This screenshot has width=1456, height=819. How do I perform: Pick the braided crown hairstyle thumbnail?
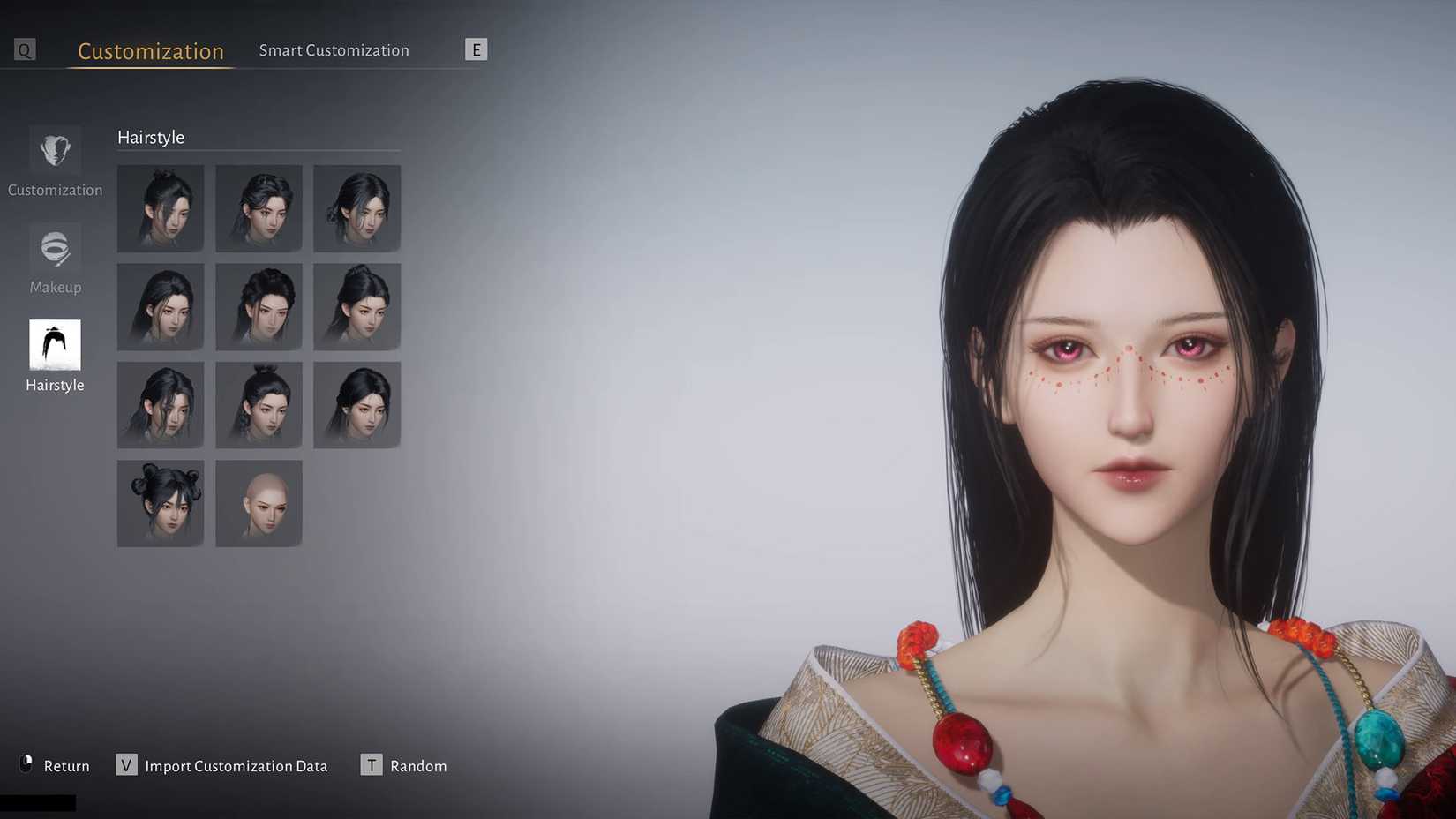(x=259, y=306)
